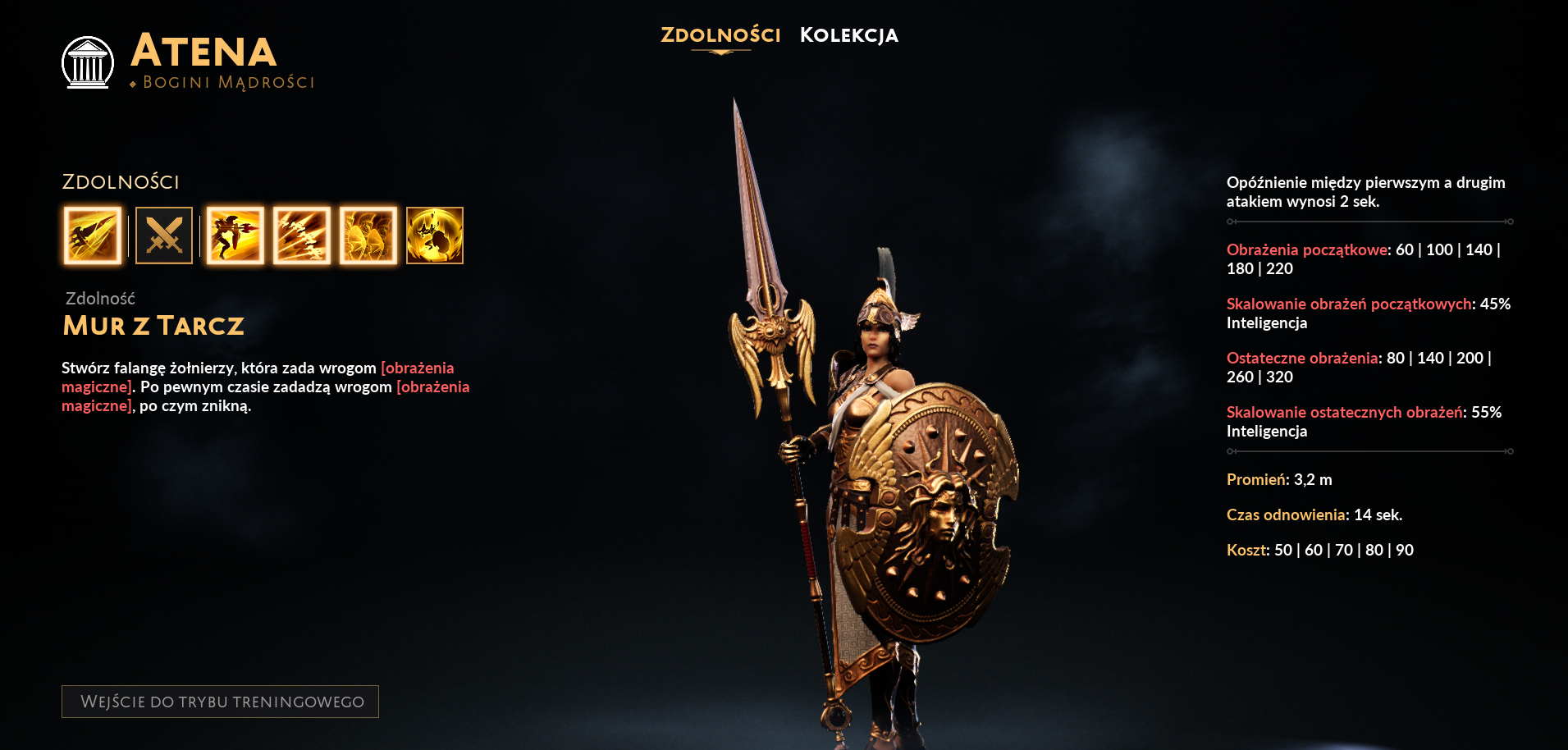The image size is (1568, 750).
Task: Open the crossed swords passive ability icon
Action: click(163, 236)
